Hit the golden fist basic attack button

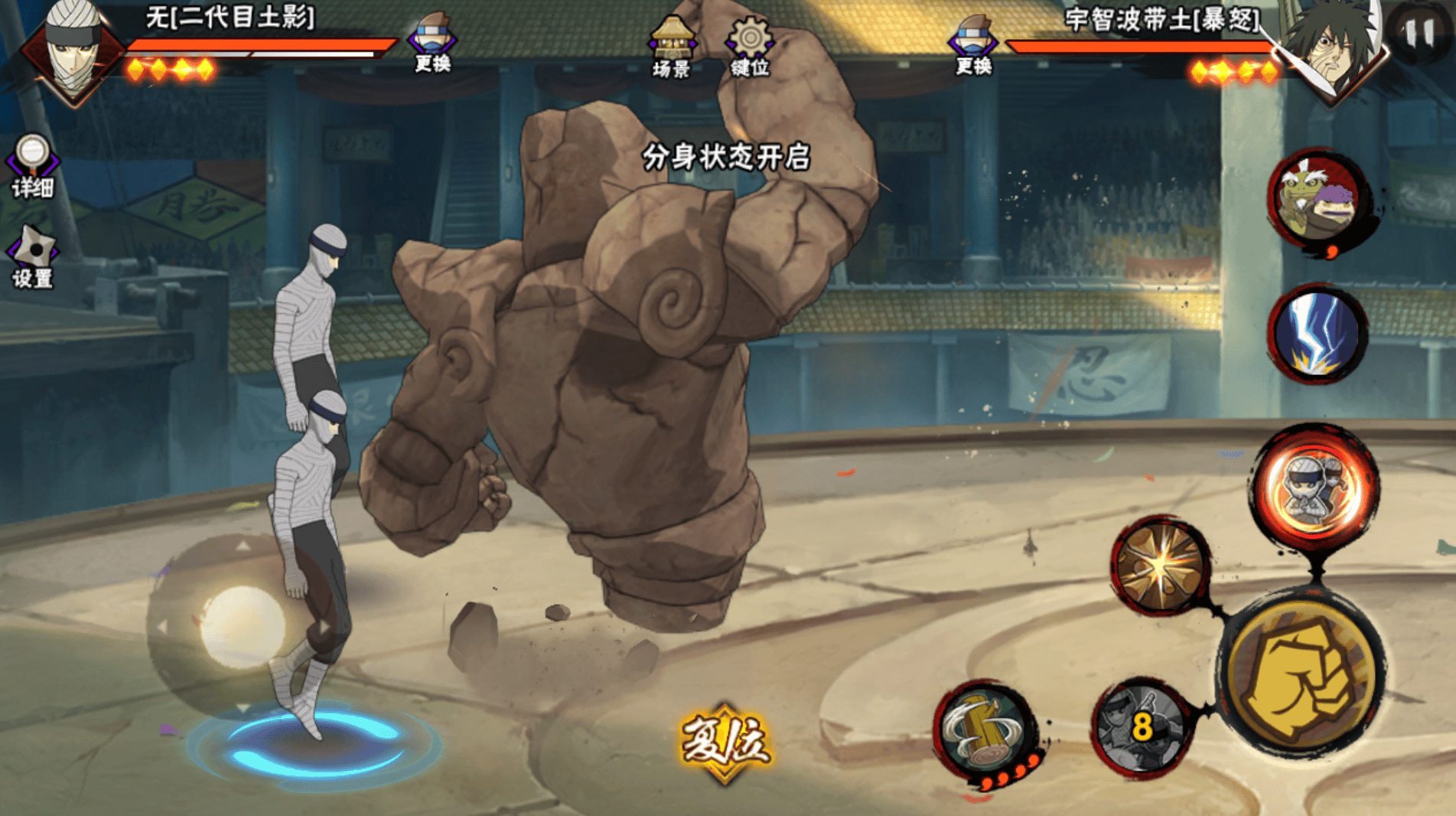pos(1301,674)
